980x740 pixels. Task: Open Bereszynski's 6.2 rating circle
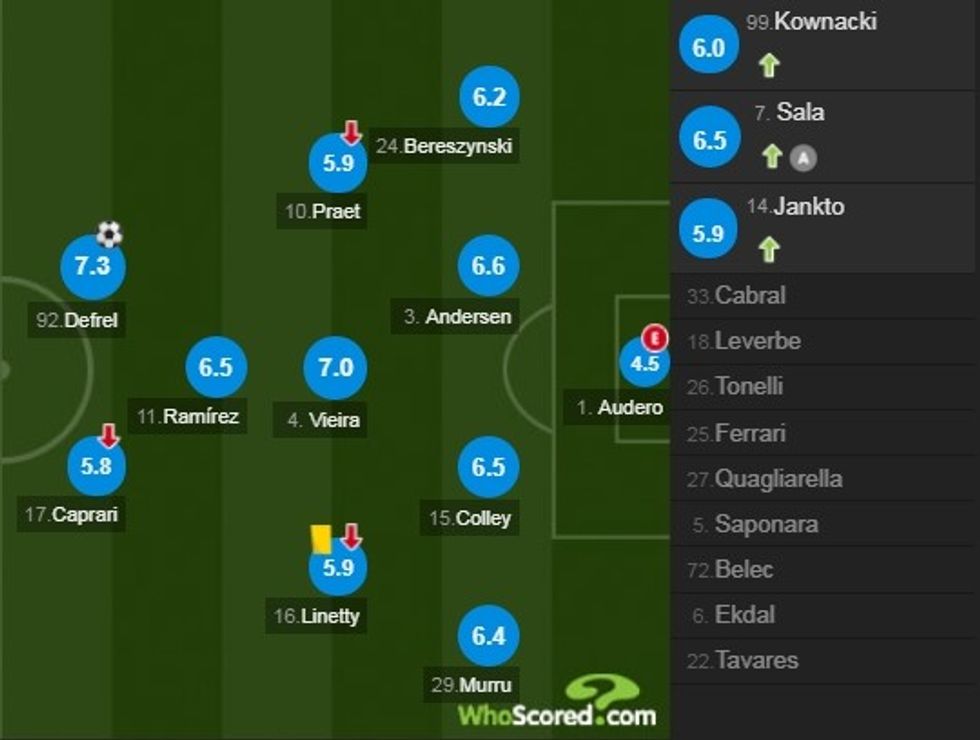[x=489, y=98]
